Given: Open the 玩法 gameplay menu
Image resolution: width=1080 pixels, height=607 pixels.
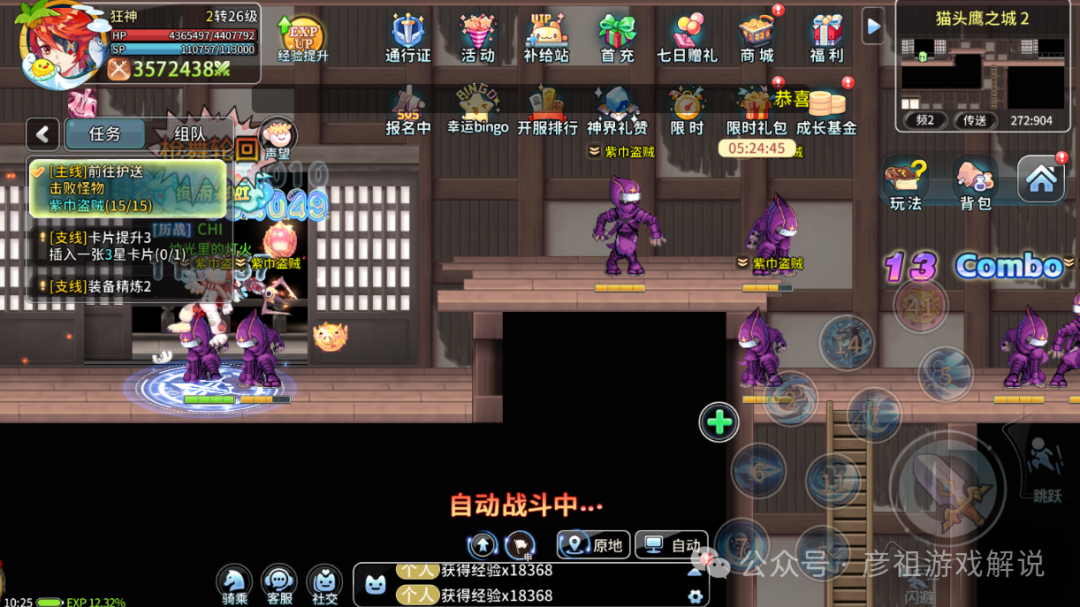Looking at the screenshot, I should click(906, 185).
